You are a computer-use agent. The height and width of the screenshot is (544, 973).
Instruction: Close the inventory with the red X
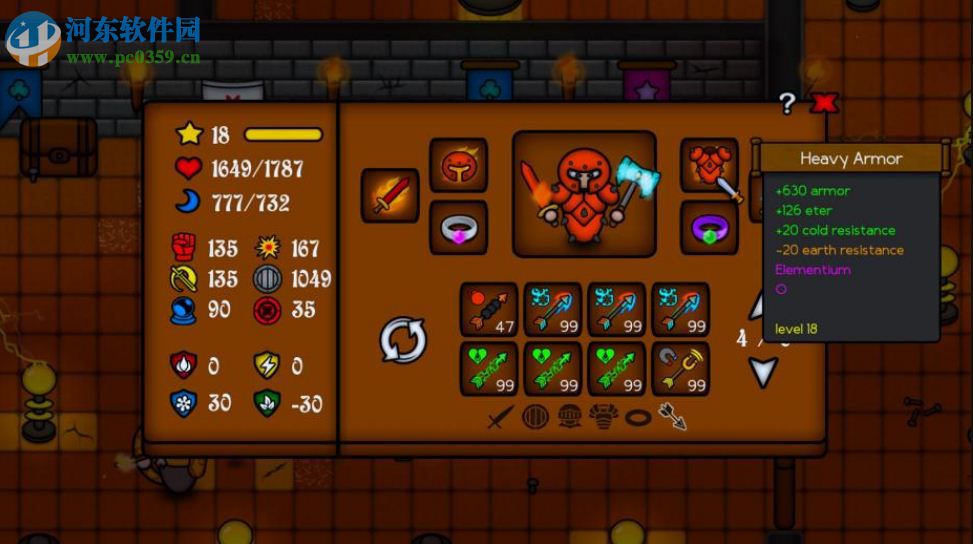(823, 102)
